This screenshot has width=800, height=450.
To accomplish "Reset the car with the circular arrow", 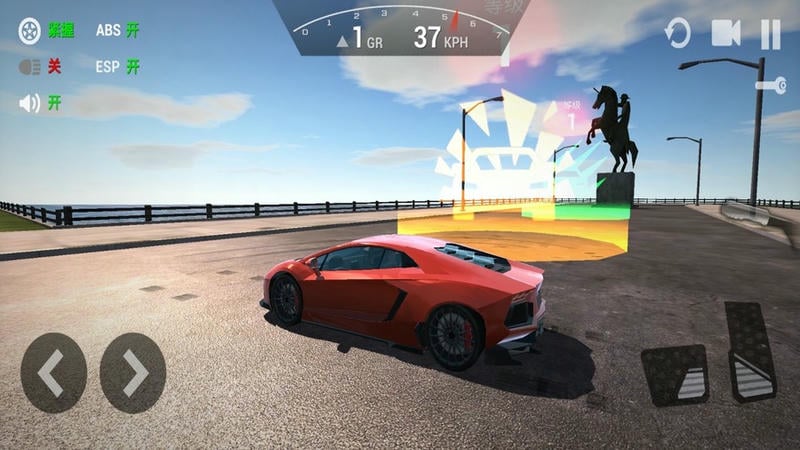I will tap(678, 34).
